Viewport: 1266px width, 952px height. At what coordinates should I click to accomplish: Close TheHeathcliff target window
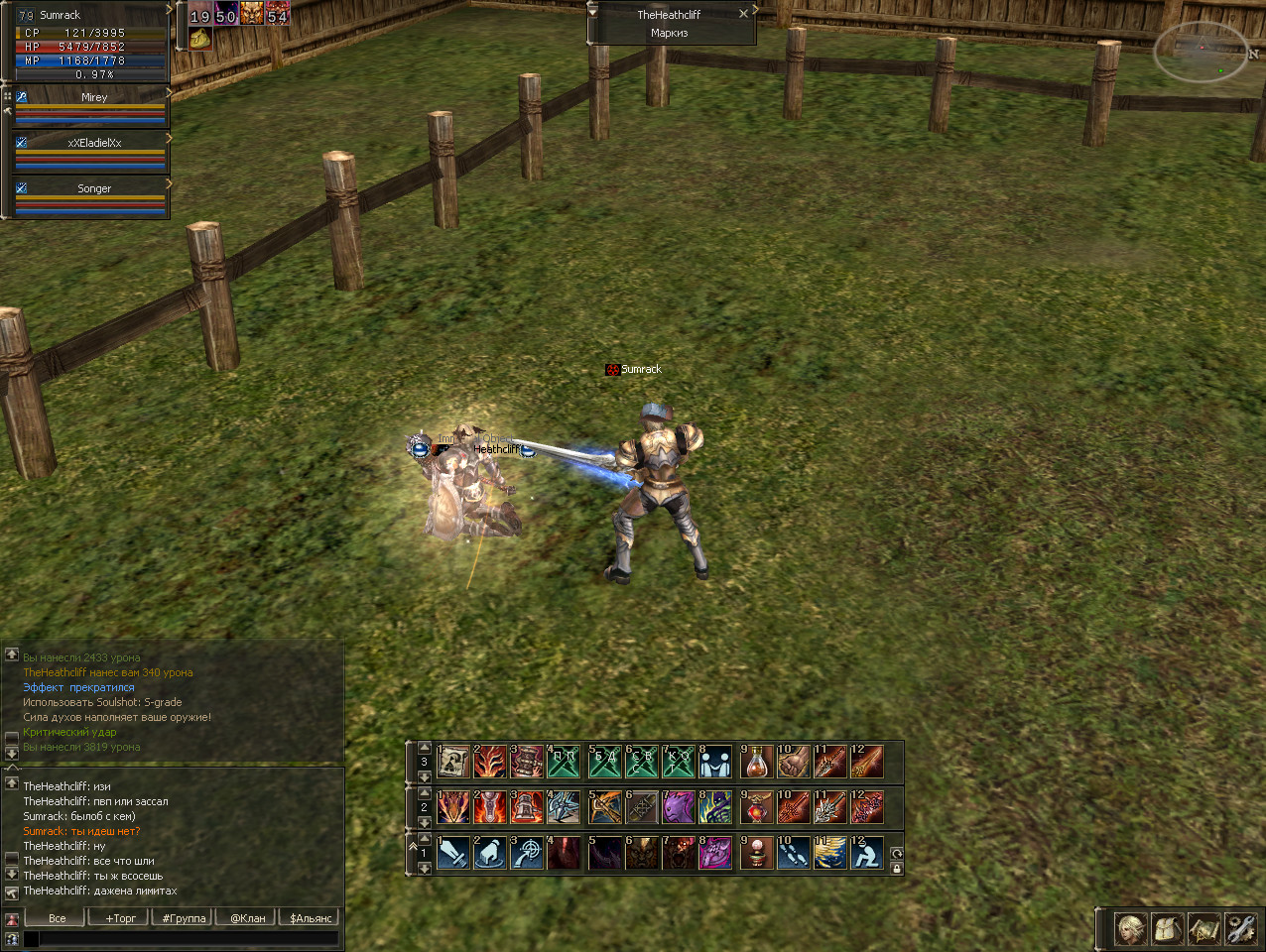(x=743, y=14)
